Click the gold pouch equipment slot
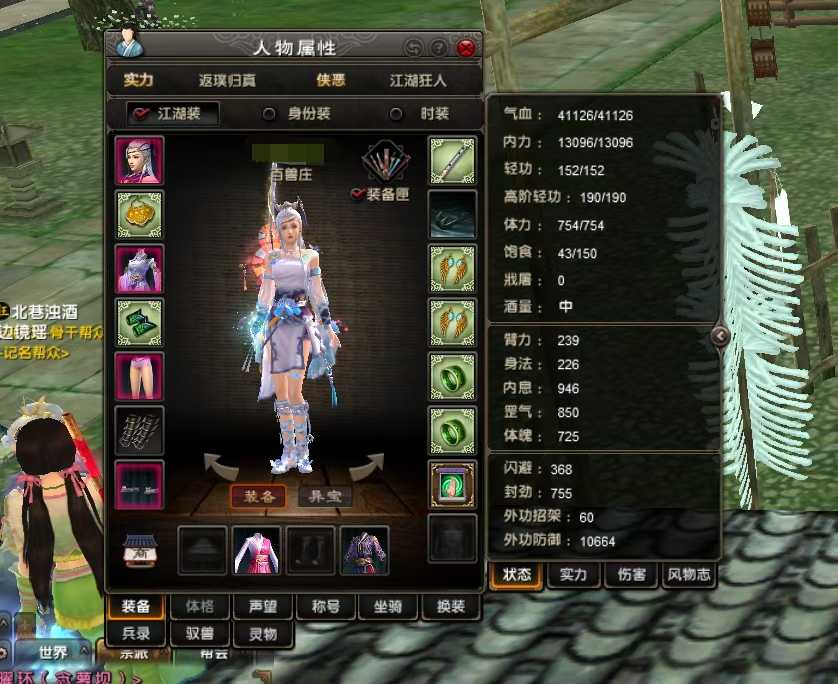 tap(140, 214)
